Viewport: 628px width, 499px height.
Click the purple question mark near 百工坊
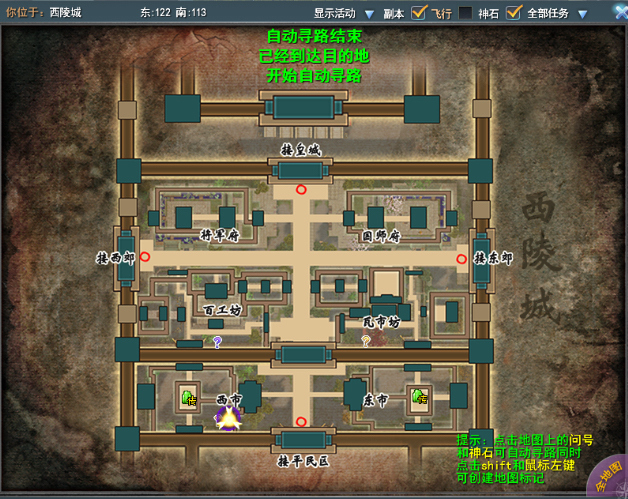[x=217, y=341]
